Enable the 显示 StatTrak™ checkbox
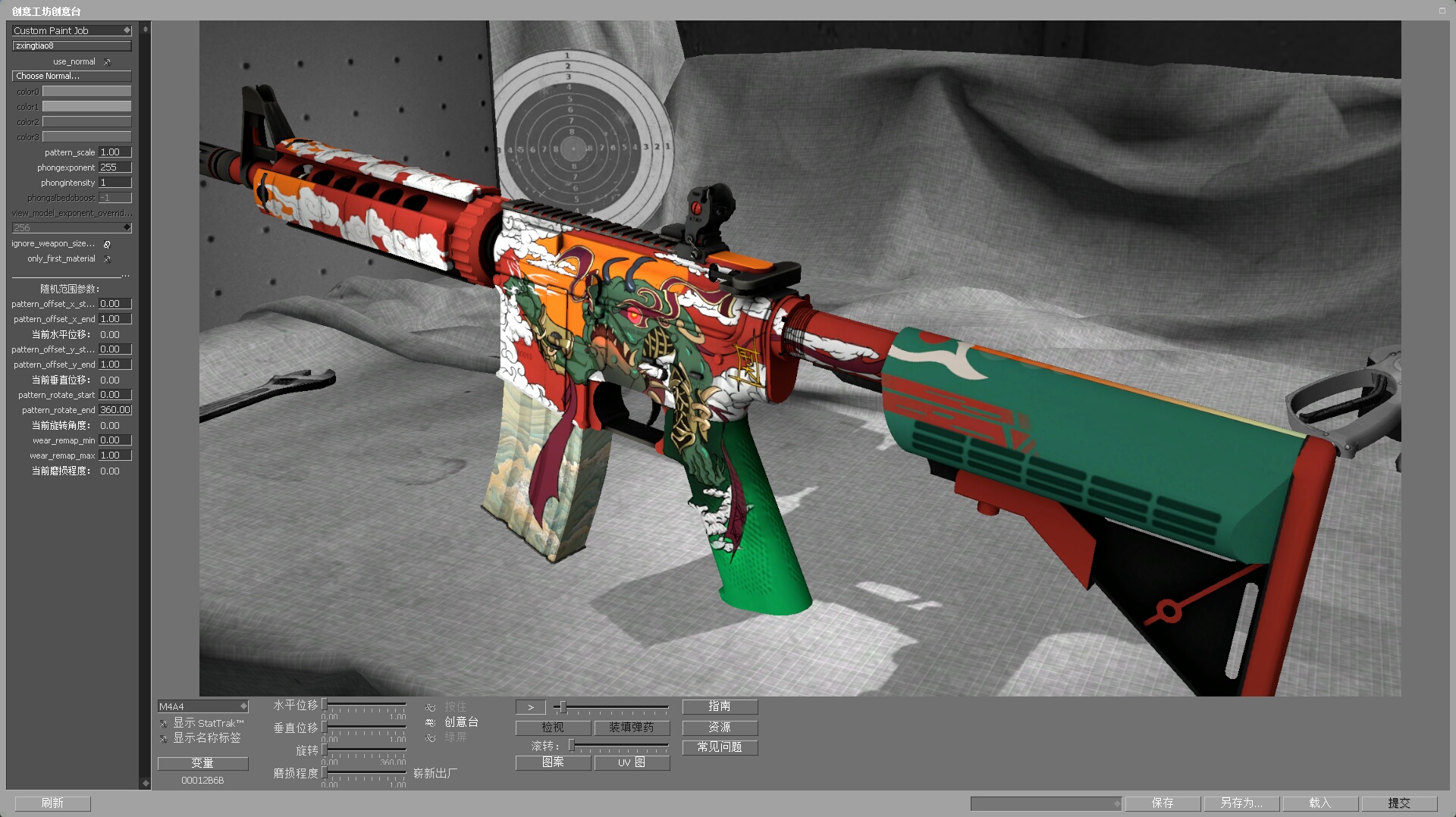This screenshot has height=817, width=1456. click(164, 724)
